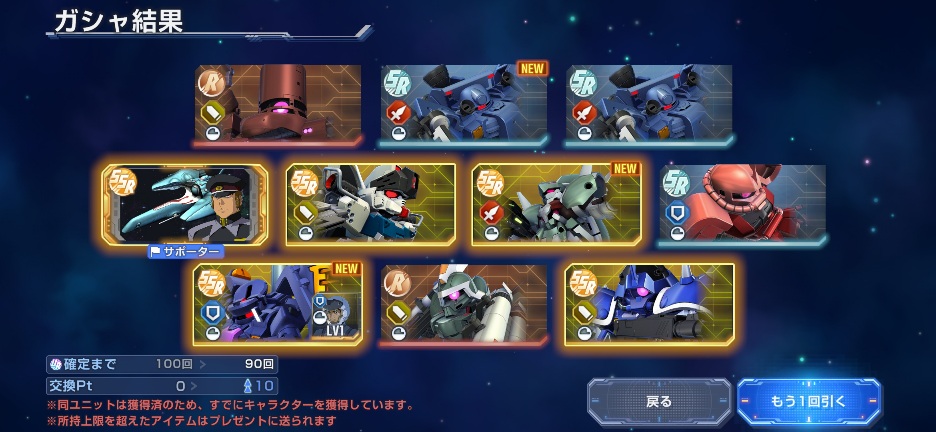Screen dimensions: 936x432
Task: Select the SSR supporter card with officer
Action: 185,204
